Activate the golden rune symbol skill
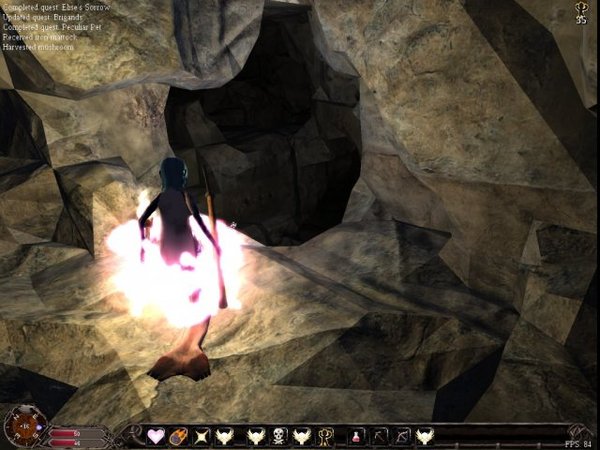Image resolution: width=600 pixels, height=450 pixels. 326,436
